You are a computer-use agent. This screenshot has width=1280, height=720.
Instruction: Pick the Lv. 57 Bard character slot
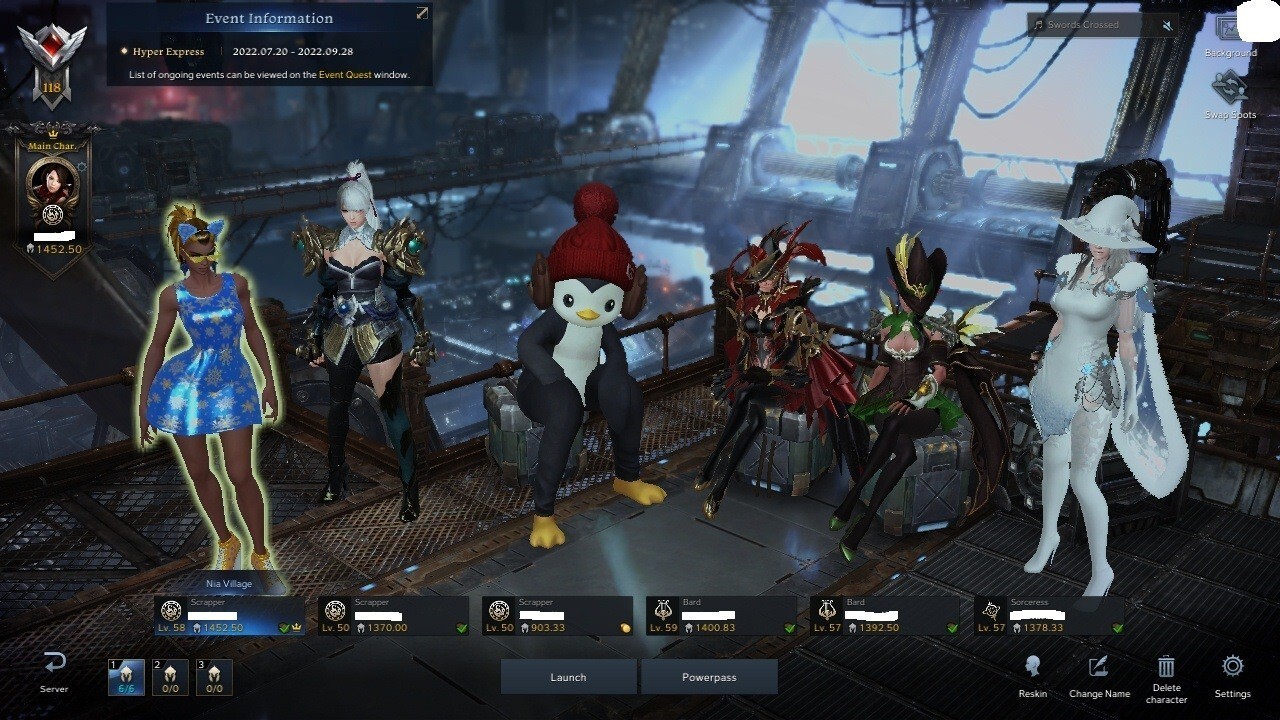pyautogui.click(x=885, y=616)
